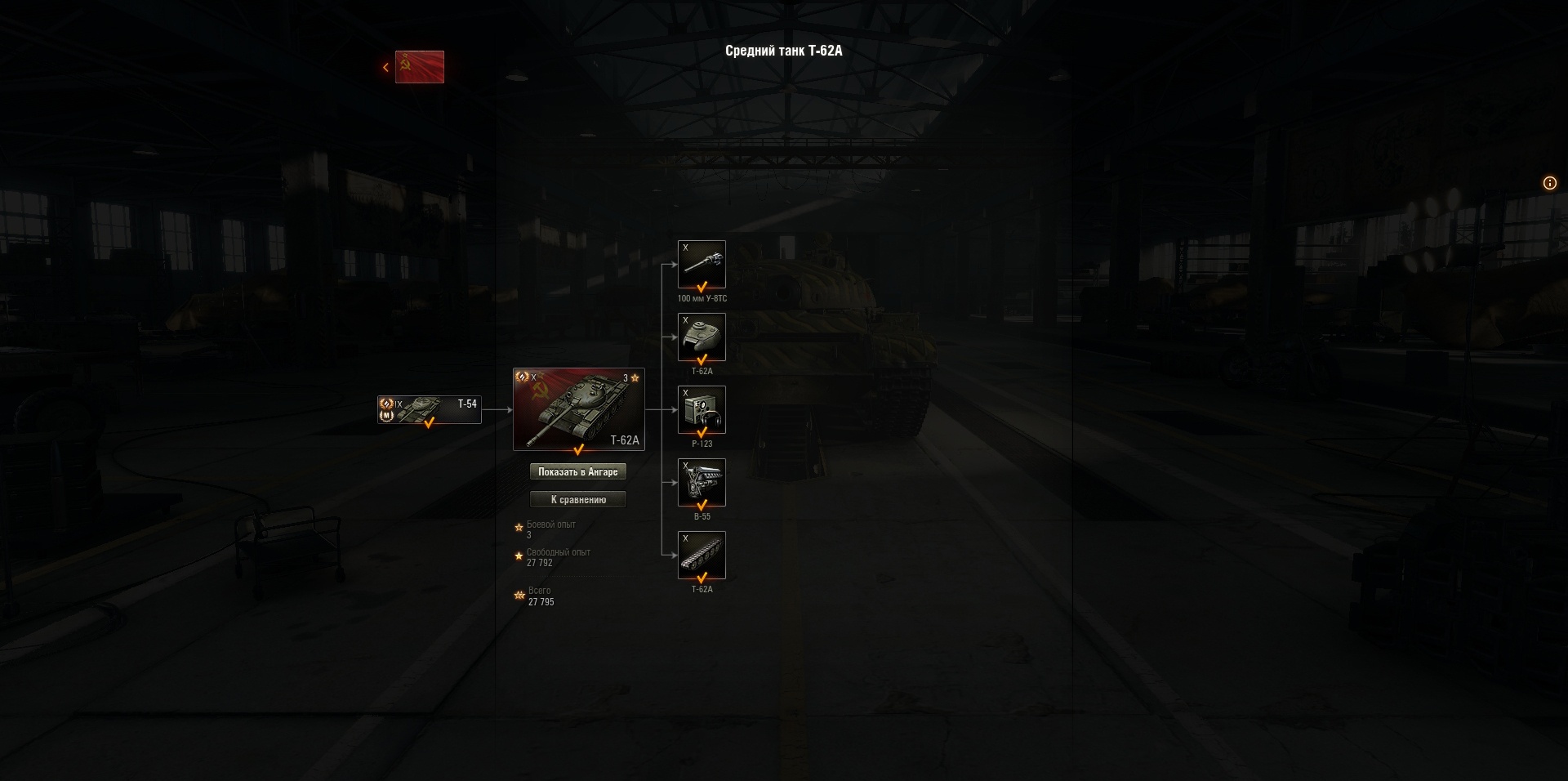Image resolution: width=1568 pixels, height=781 pixels.
Task: Click the Т-62А tracks module icon
Action: [x=702, y=555]
